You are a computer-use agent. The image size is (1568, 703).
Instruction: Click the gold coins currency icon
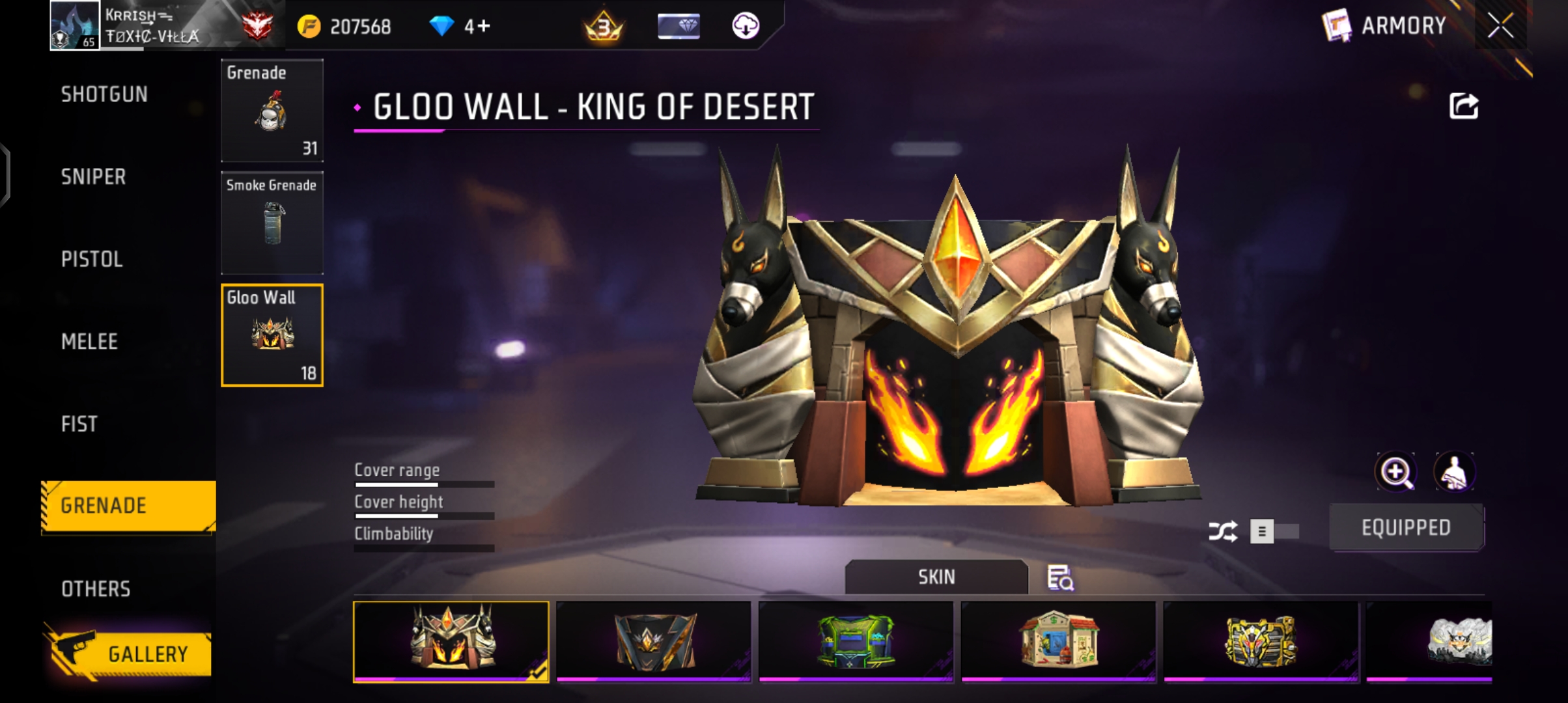(311, 26)
